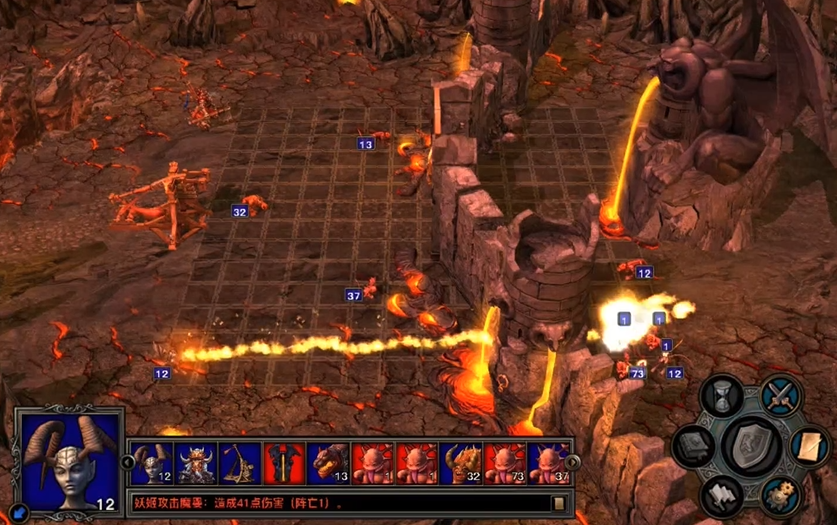Click the white flag Surrender button
This screenshot has width=837, height=525.
click(722, 493)
